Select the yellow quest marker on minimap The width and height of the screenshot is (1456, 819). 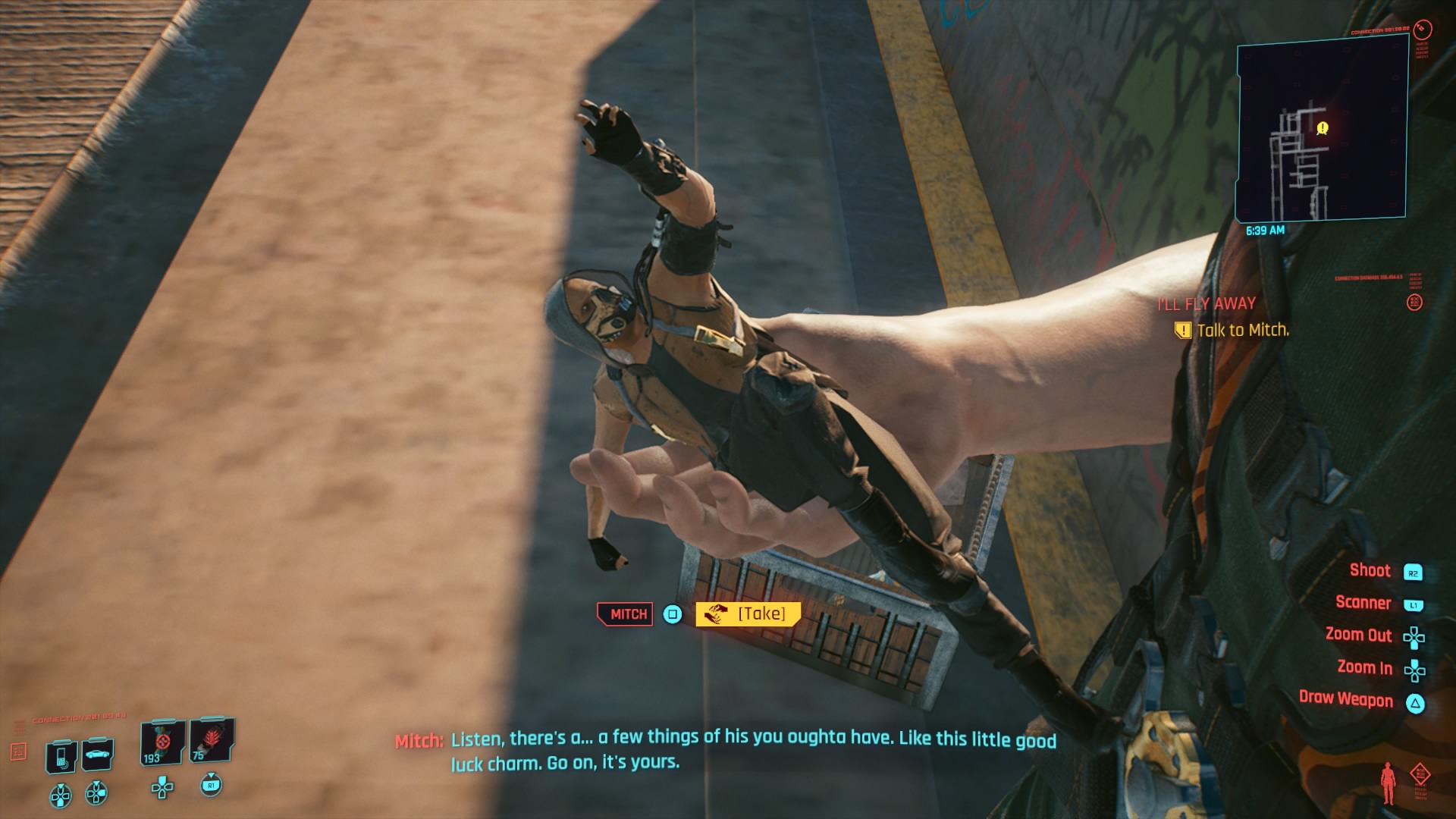pyautogui.click(x=1323, y=128)
